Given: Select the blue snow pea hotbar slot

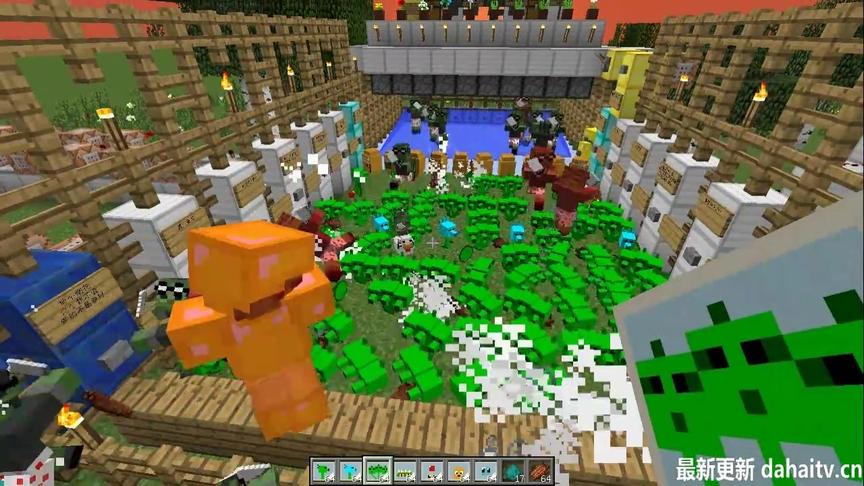Looking at the screenshot, I should coord(349,471).
